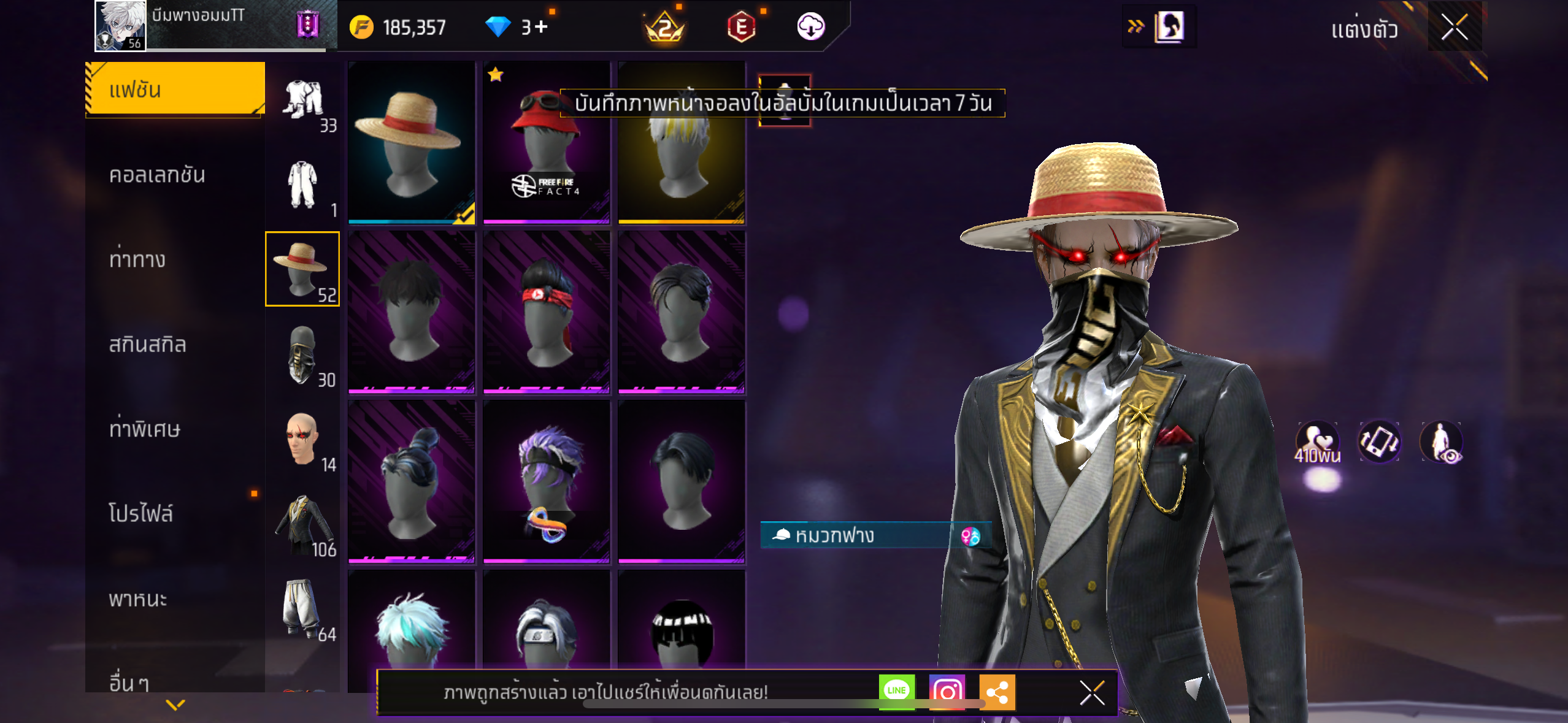Pick the red headband hairstyle
1568x723 pixels.
coord(547,312)
